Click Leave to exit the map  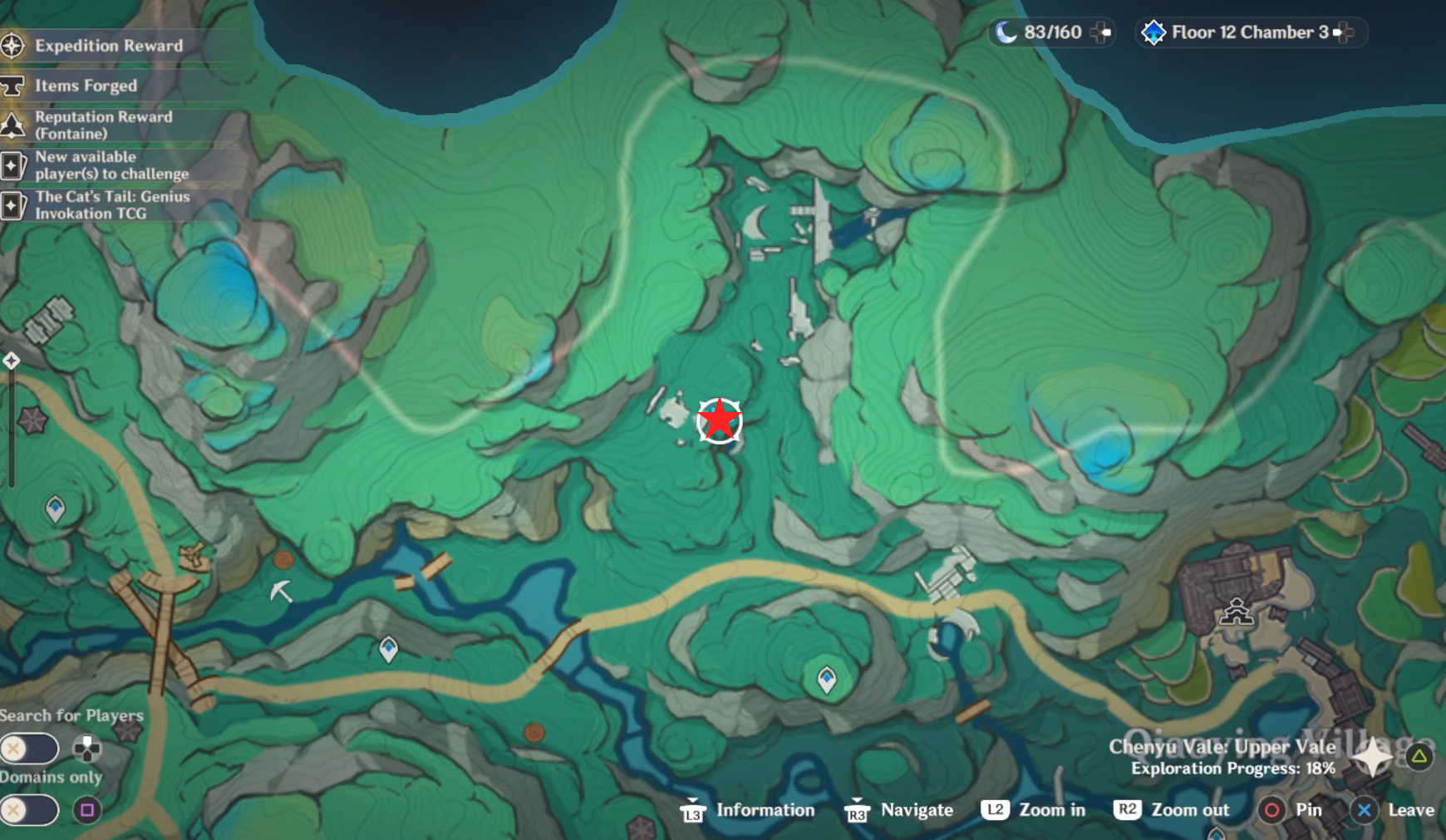coord(1413,810)
